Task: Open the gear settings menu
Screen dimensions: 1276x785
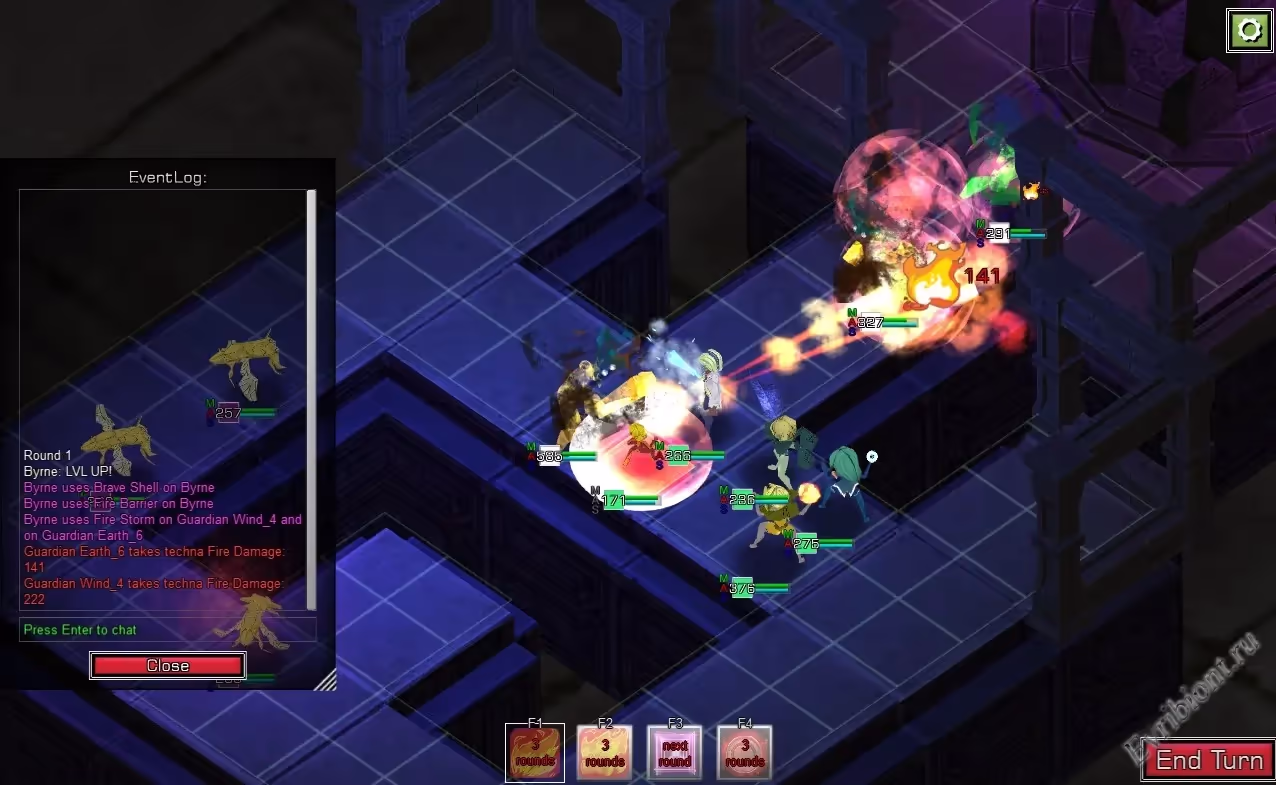Action: coord(1249,30)
